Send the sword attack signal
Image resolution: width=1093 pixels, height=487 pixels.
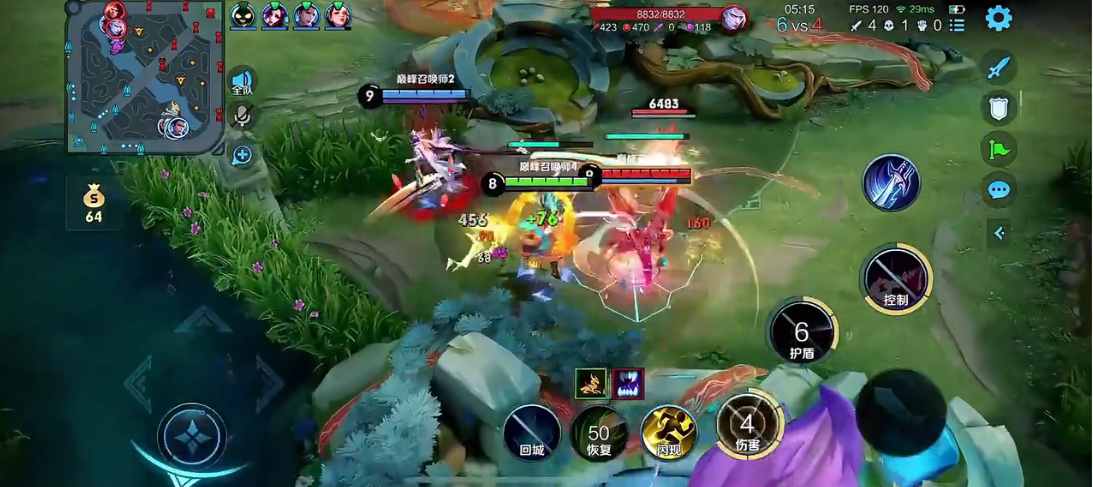[x=998, y=67]
